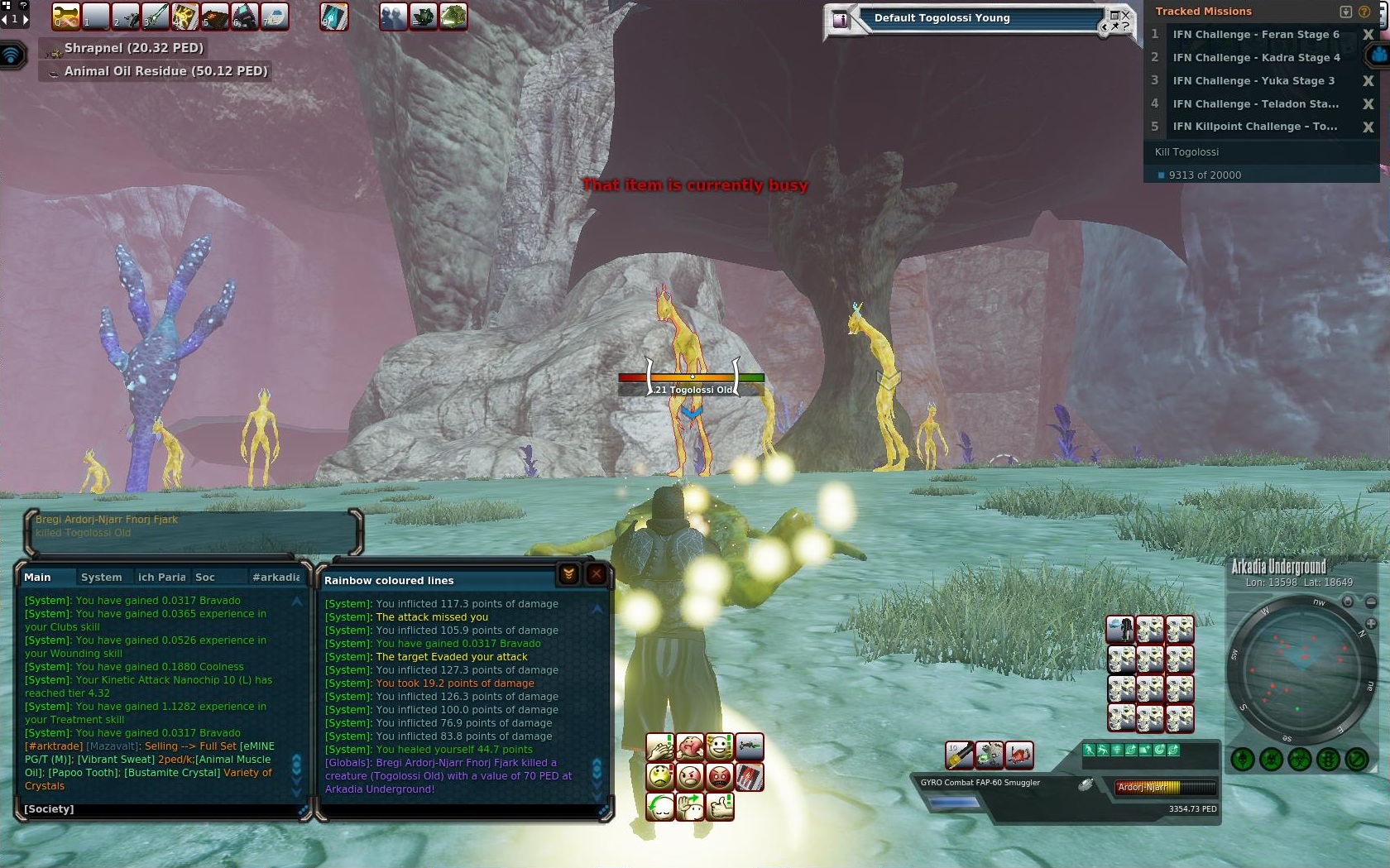
Task: Switch to the Main chat tab
Action: pyautogui.click(x=37, y=577)
